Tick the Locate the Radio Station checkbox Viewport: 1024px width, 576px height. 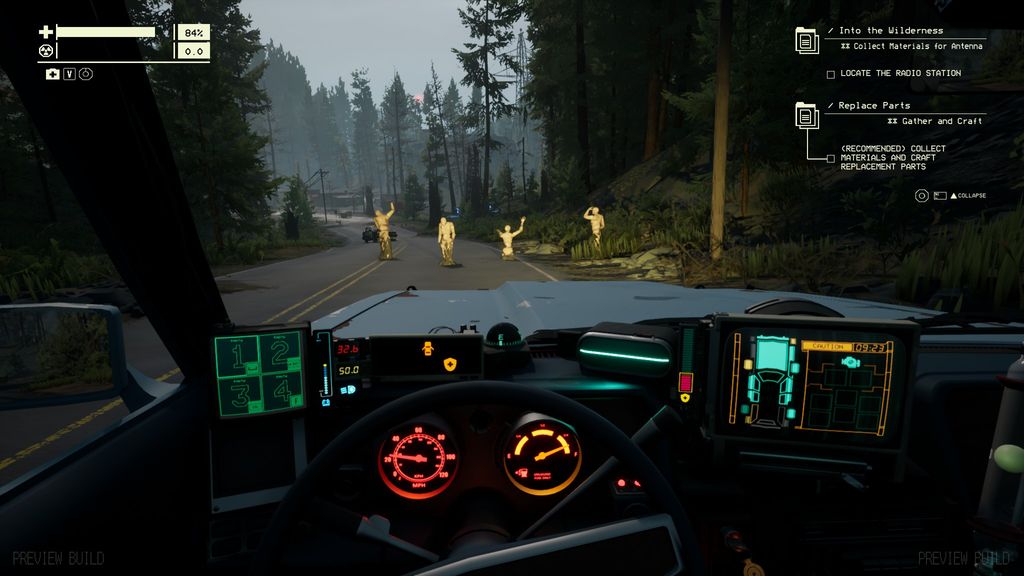[x=830, y=74]
